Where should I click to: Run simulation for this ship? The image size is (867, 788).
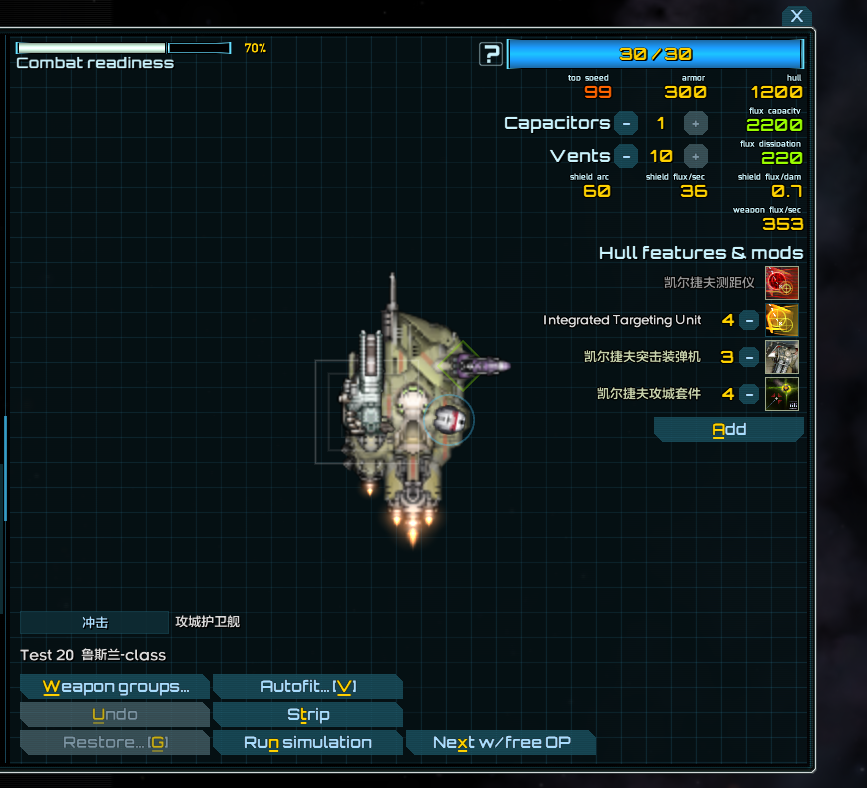(308, 743)
